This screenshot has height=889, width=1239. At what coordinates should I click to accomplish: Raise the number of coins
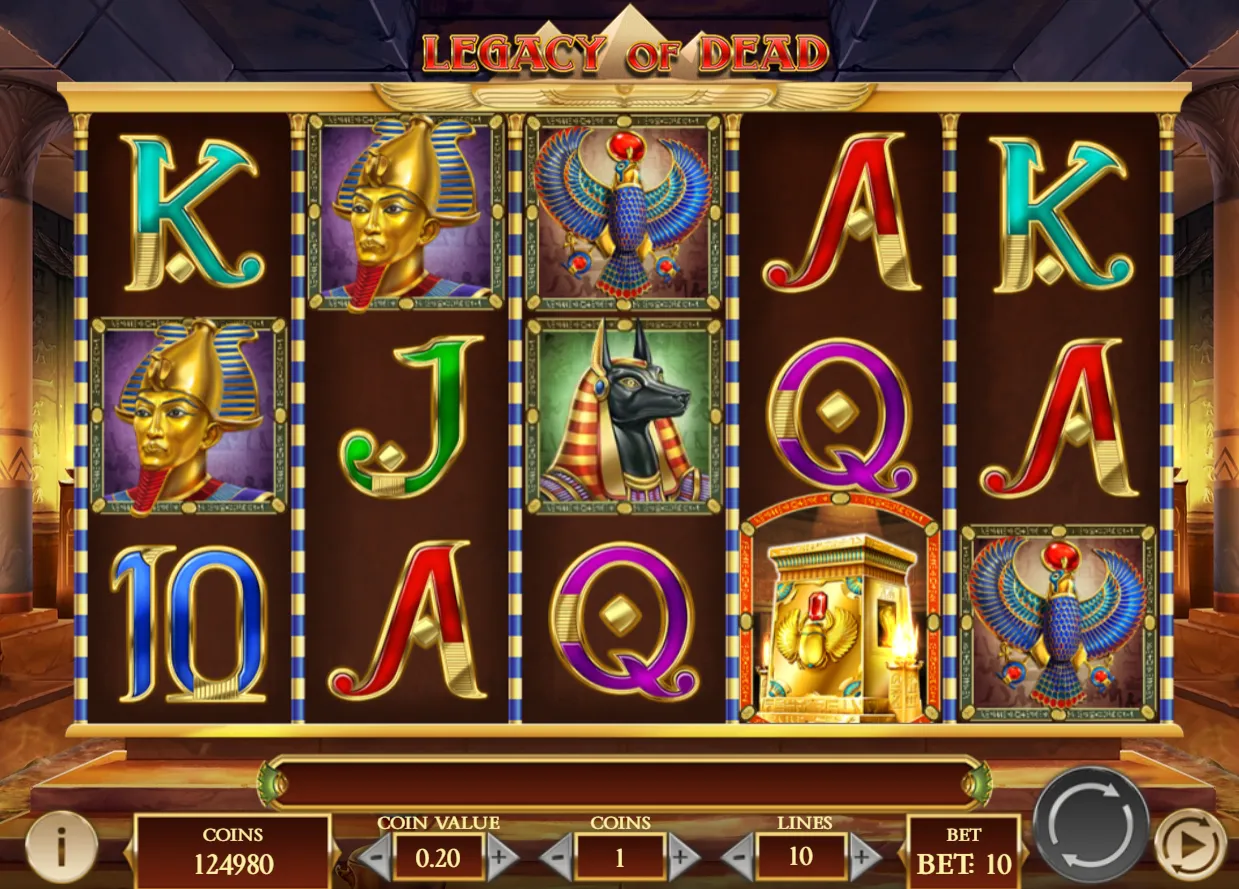click(x=683, y=857)
